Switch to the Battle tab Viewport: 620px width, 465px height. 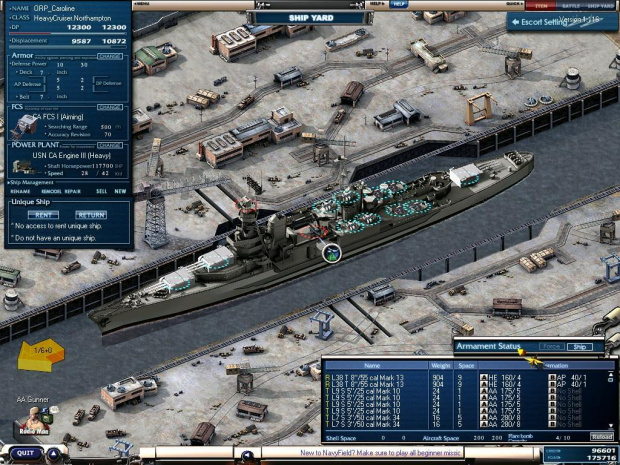pos(570,5)
